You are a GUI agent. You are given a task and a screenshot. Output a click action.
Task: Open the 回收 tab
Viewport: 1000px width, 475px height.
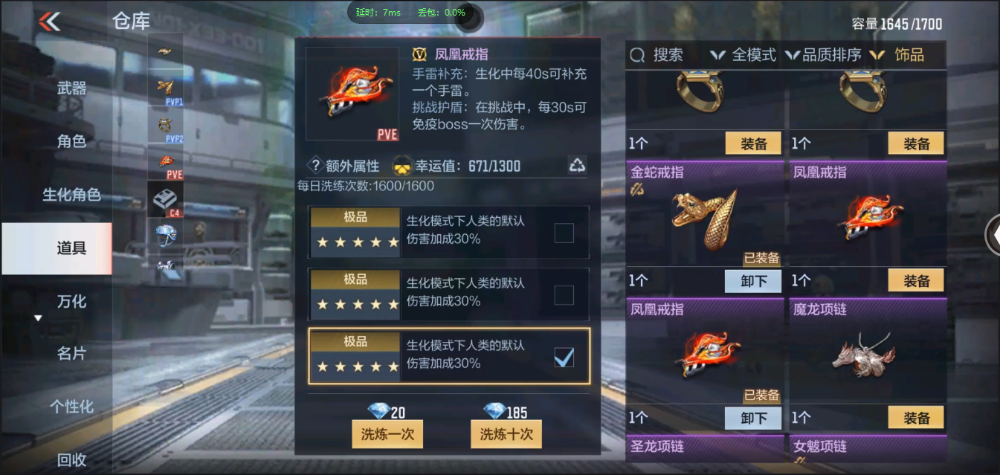[x=71, y=459]
